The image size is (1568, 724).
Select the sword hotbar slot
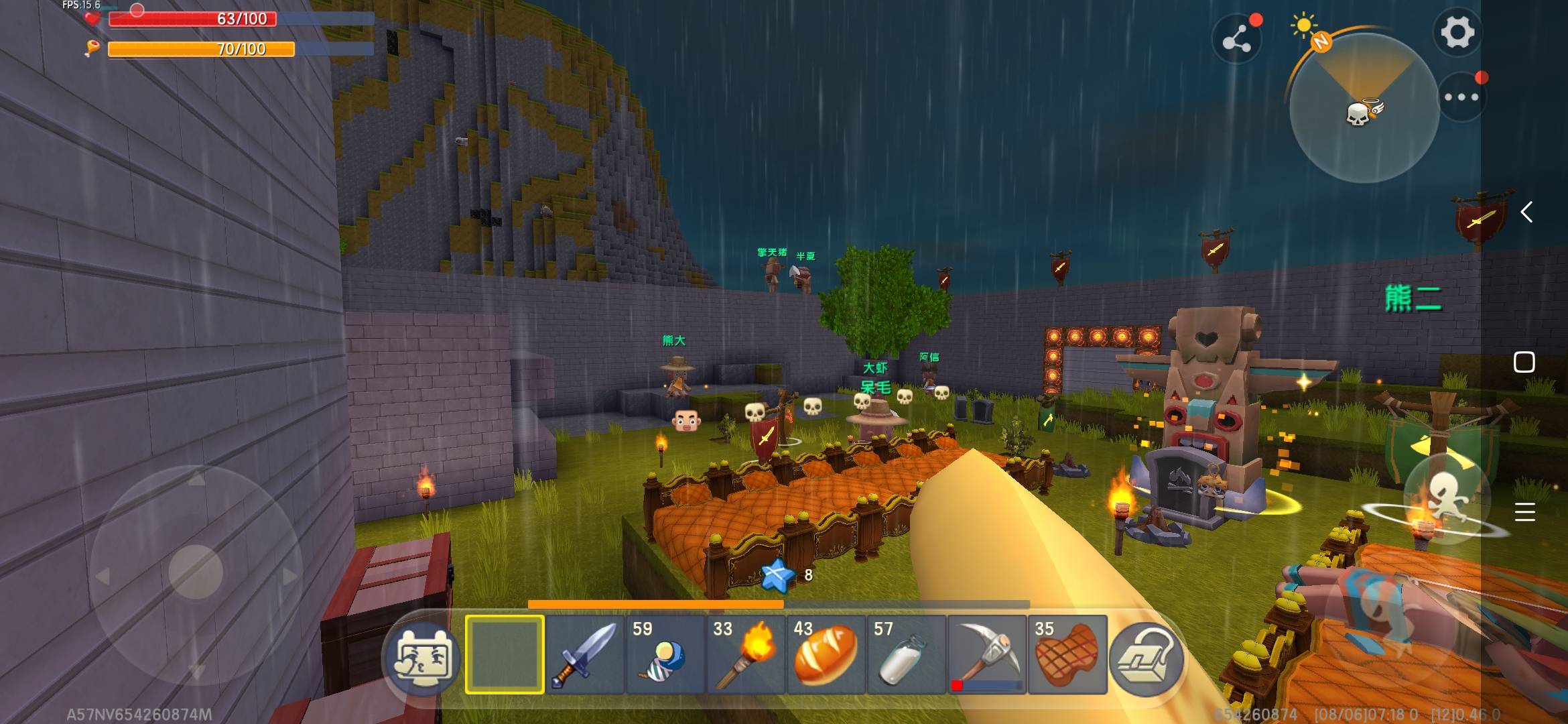(584, 654)
